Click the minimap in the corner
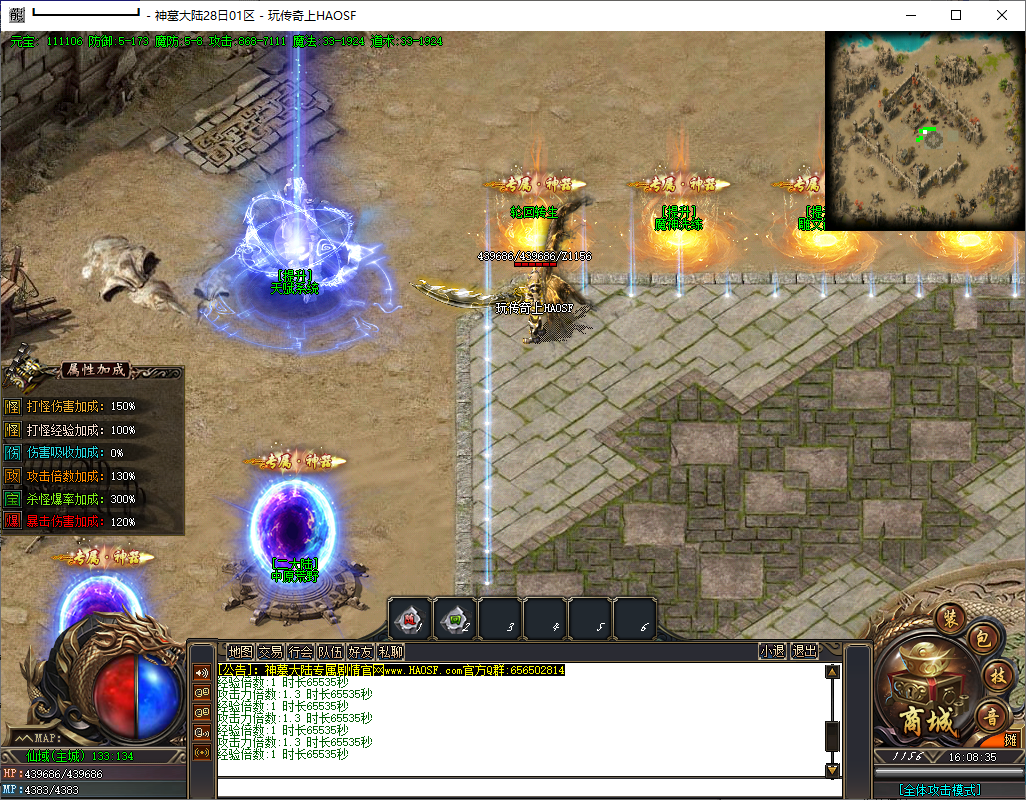The width and height of the screenshot is (1026, 800). coord(925,131)
